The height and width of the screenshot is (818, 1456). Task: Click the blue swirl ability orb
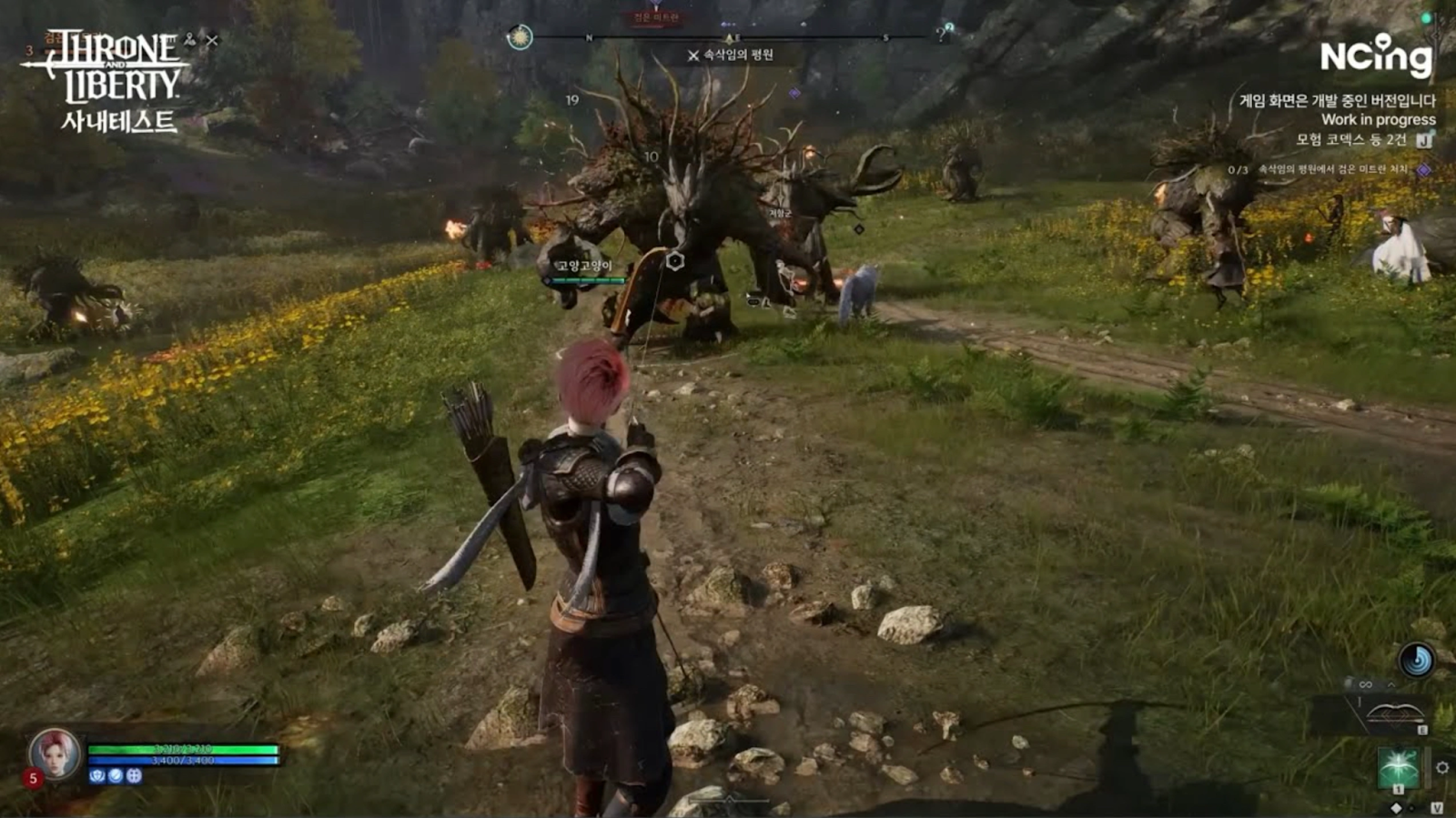[1417, 660]
